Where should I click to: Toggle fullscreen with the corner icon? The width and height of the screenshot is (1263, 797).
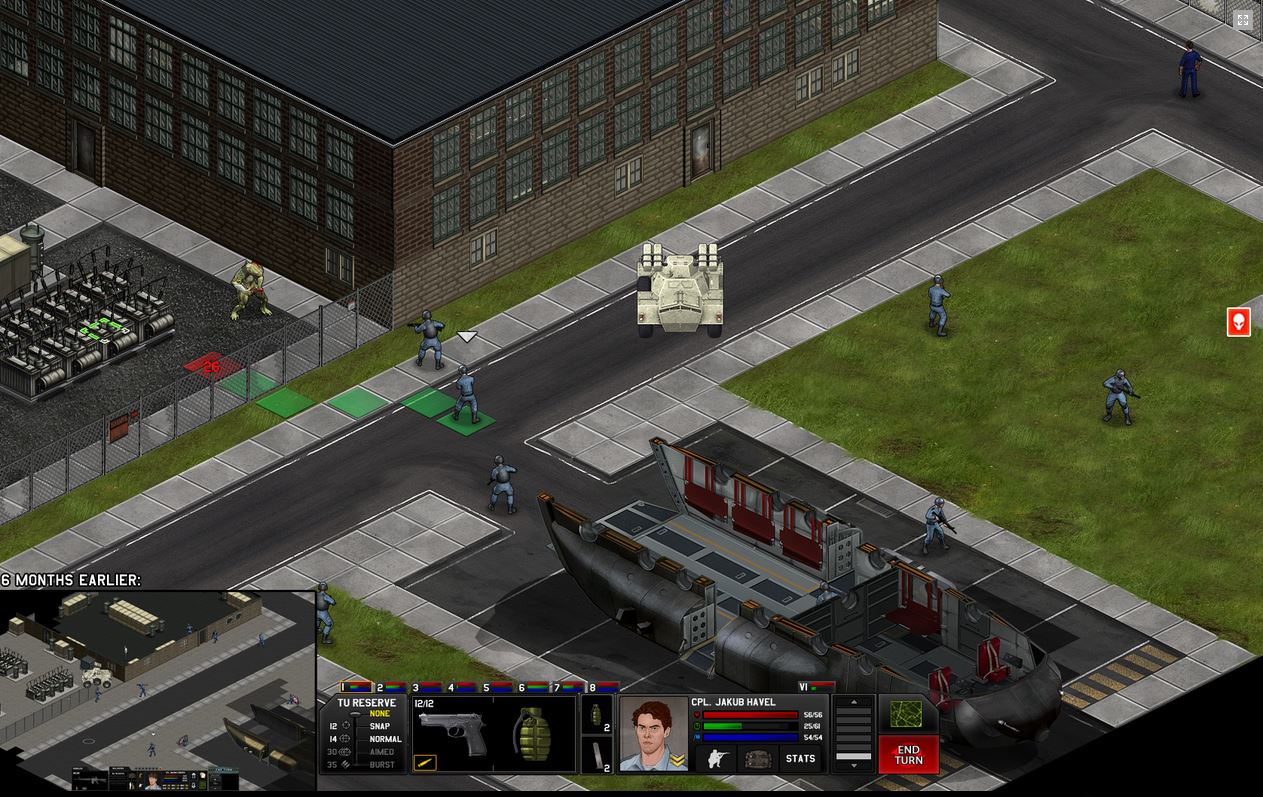point(1242,20)
